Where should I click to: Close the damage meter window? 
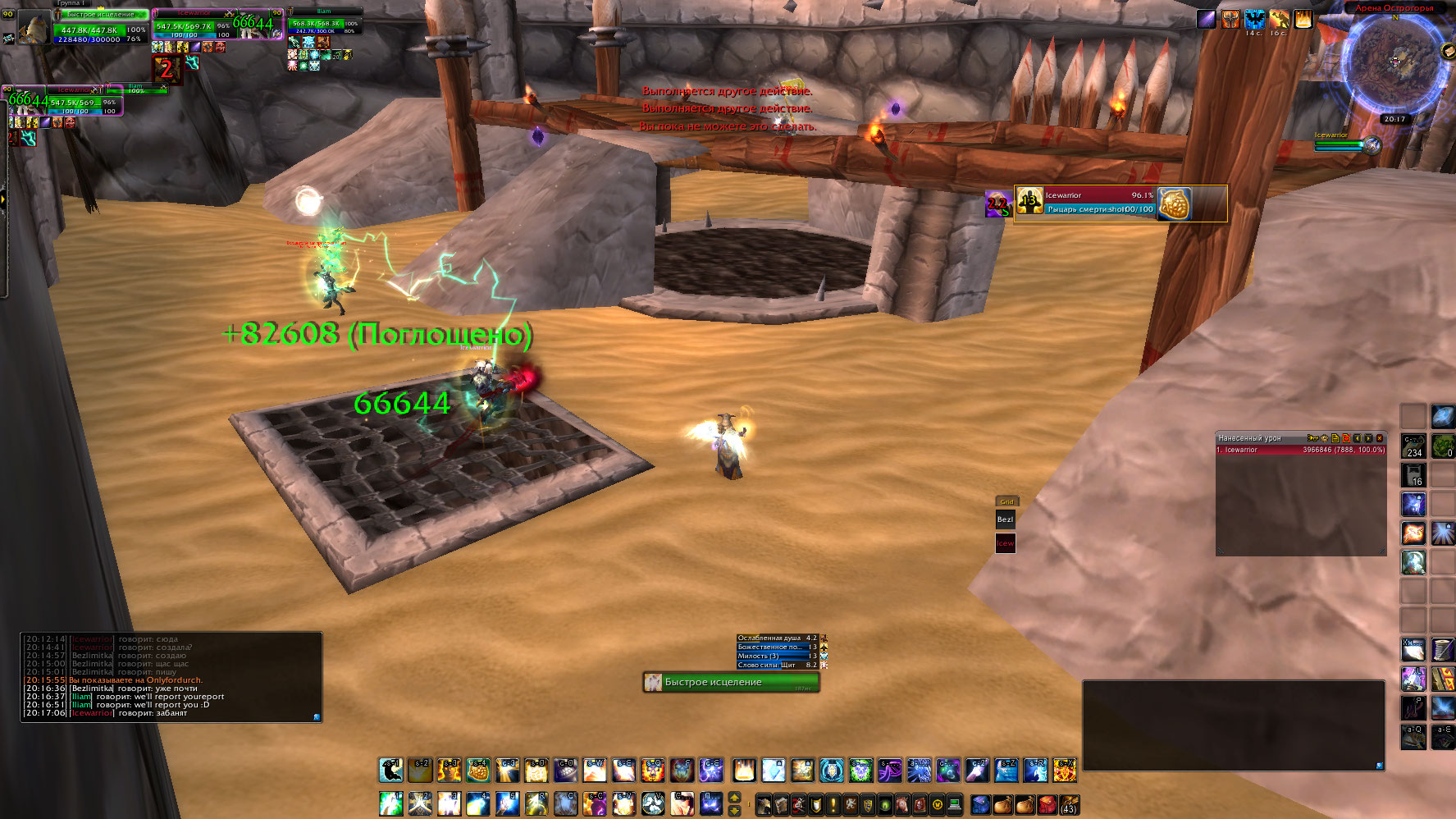1380,438
